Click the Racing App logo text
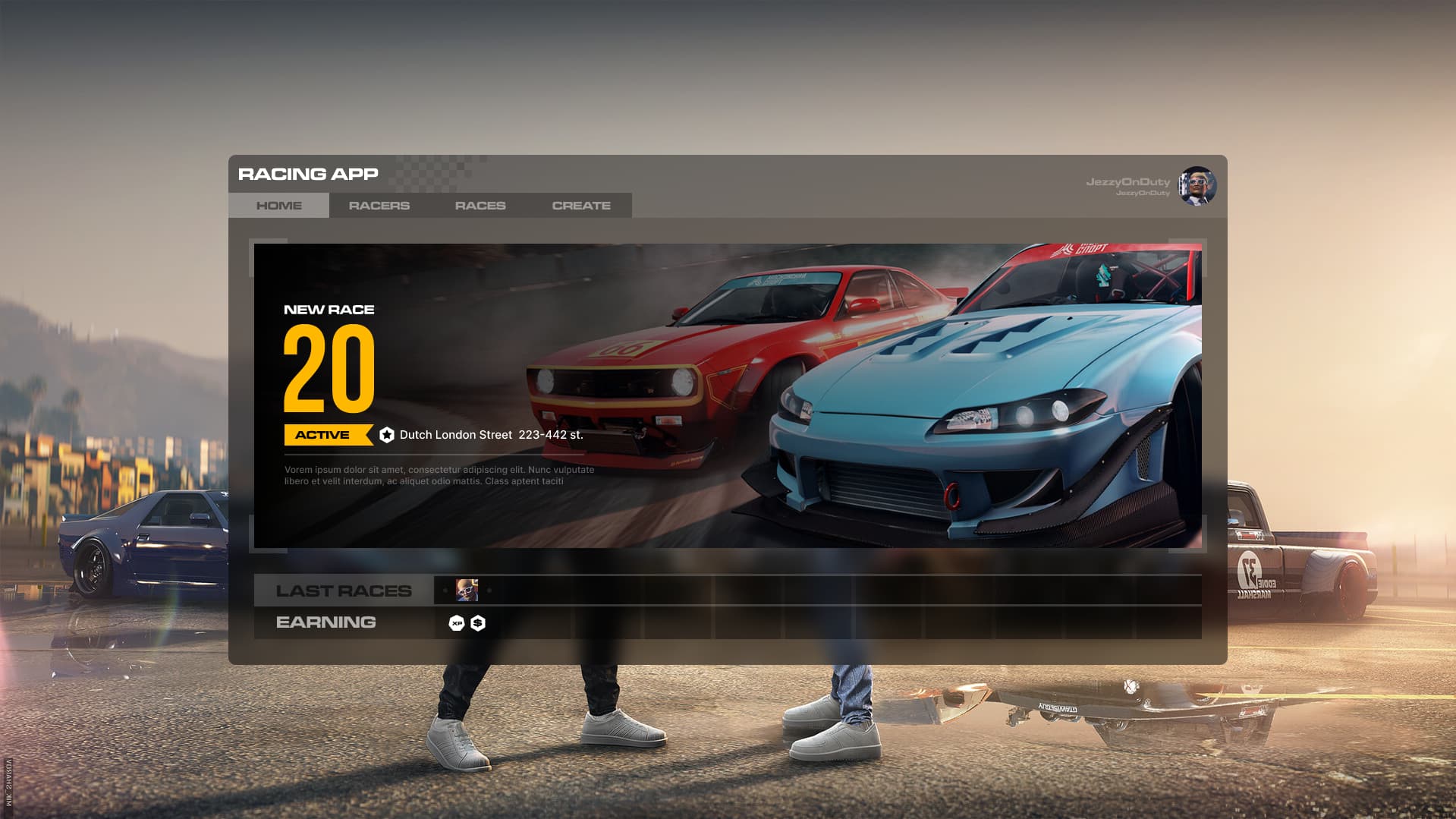 pyautogui.click(x=307, y=174)
